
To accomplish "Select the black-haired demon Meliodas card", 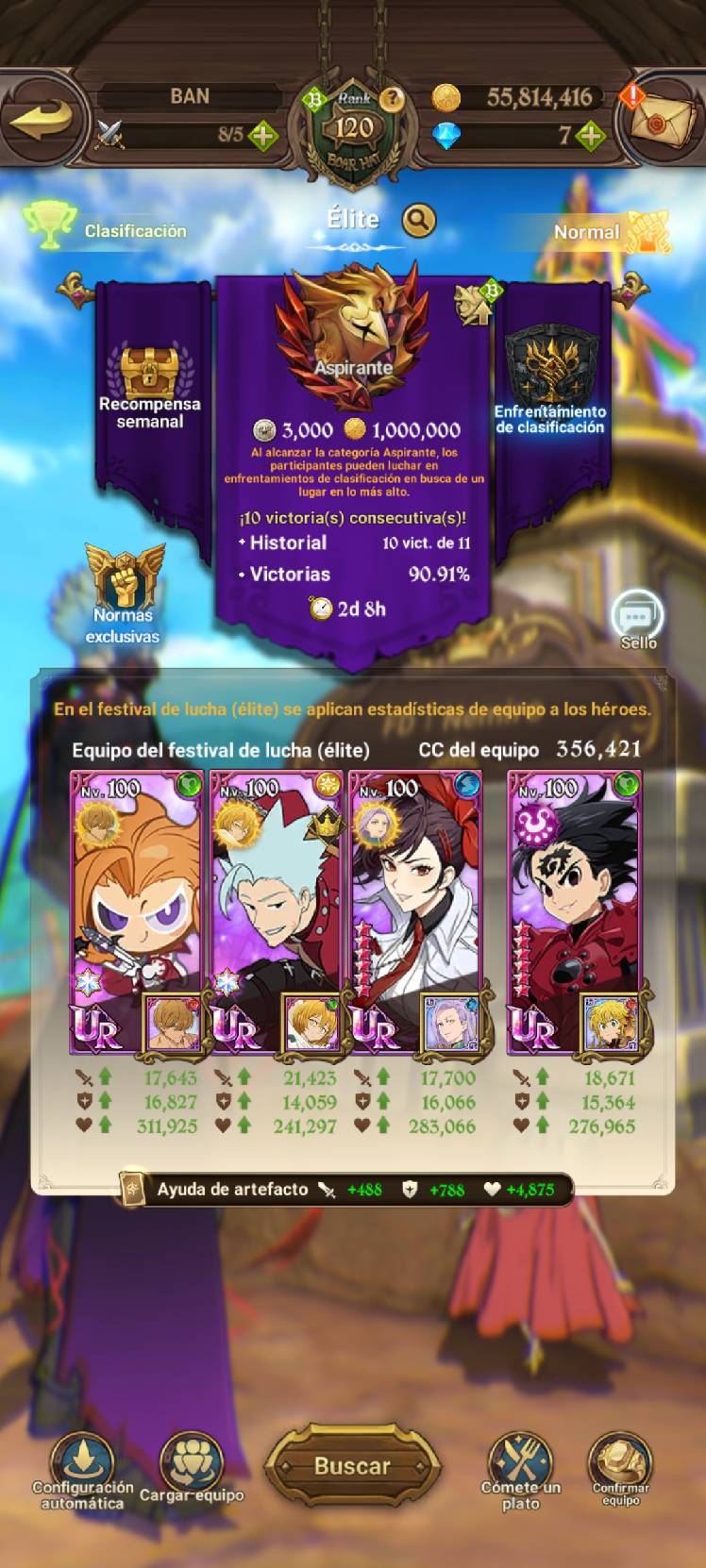I will [575, 910].
